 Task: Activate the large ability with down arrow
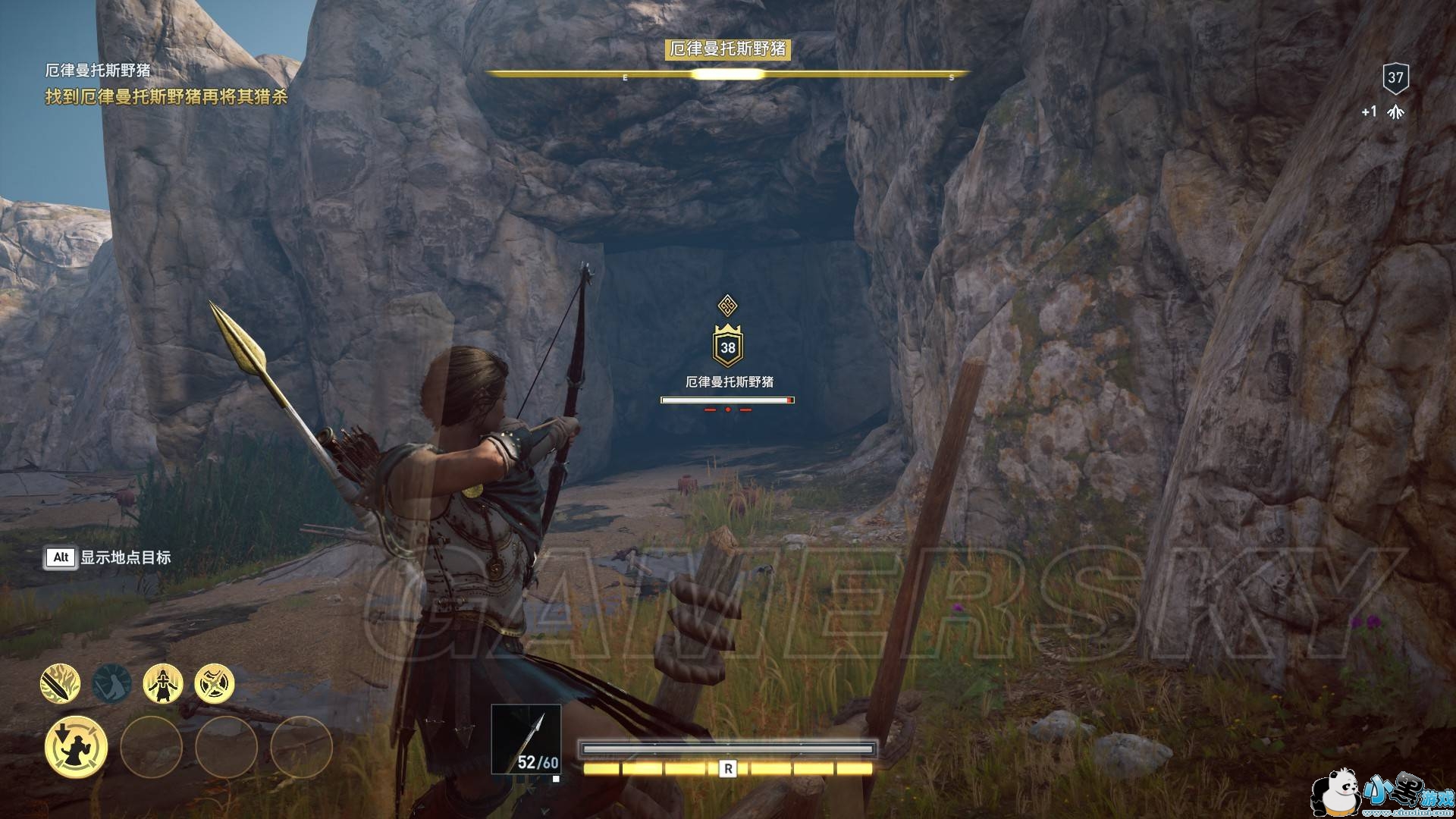click(x=76, y=747)
